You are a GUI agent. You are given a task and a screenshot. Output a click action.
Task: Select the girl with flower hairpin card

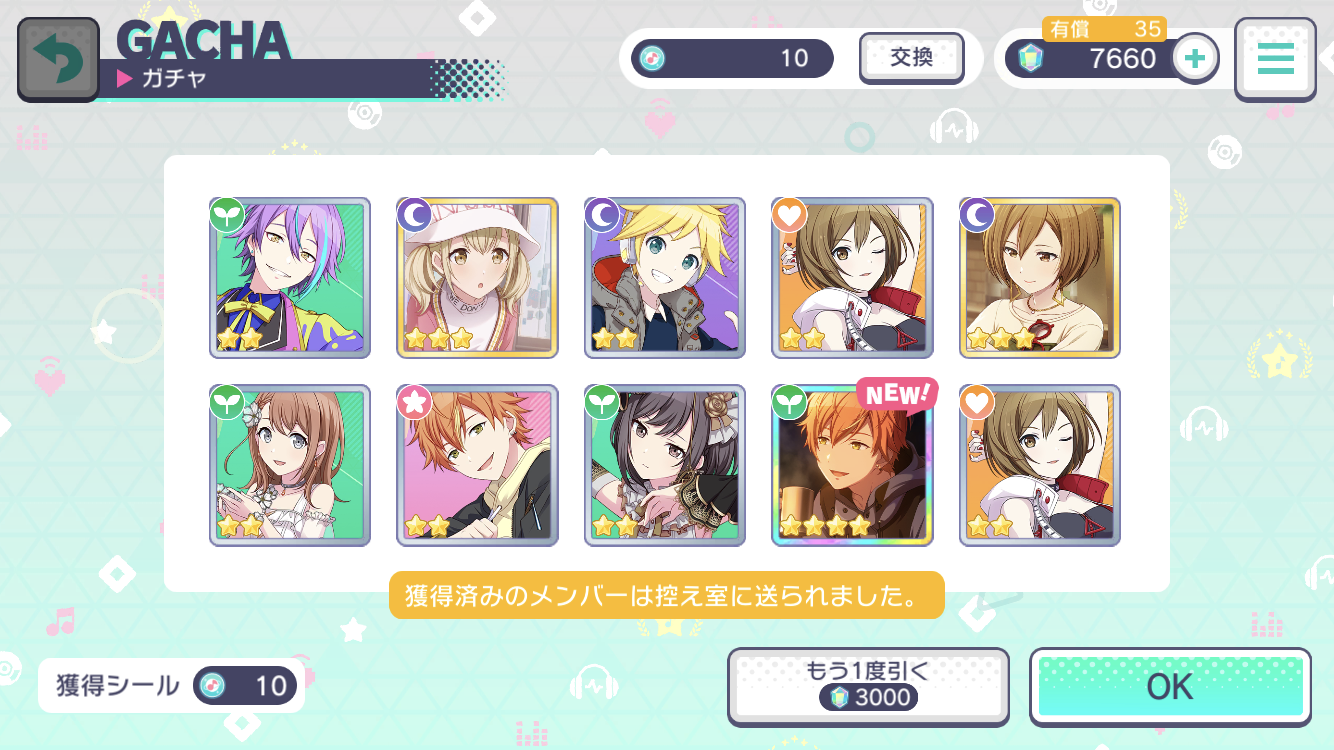(x=290, y=465)
